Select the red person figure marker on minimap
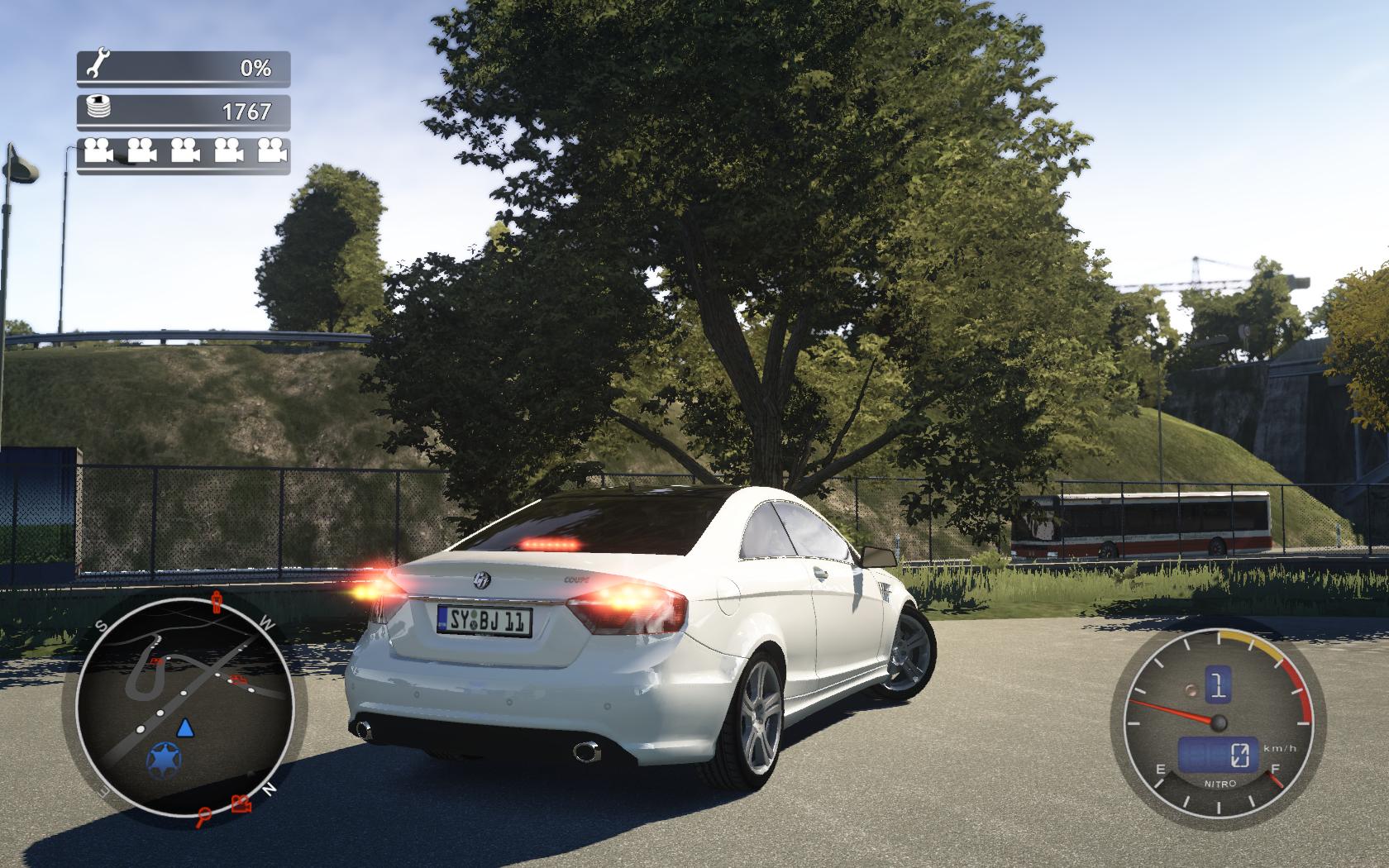This screenshot has width=1389, height=868. [x=217, y=601]
